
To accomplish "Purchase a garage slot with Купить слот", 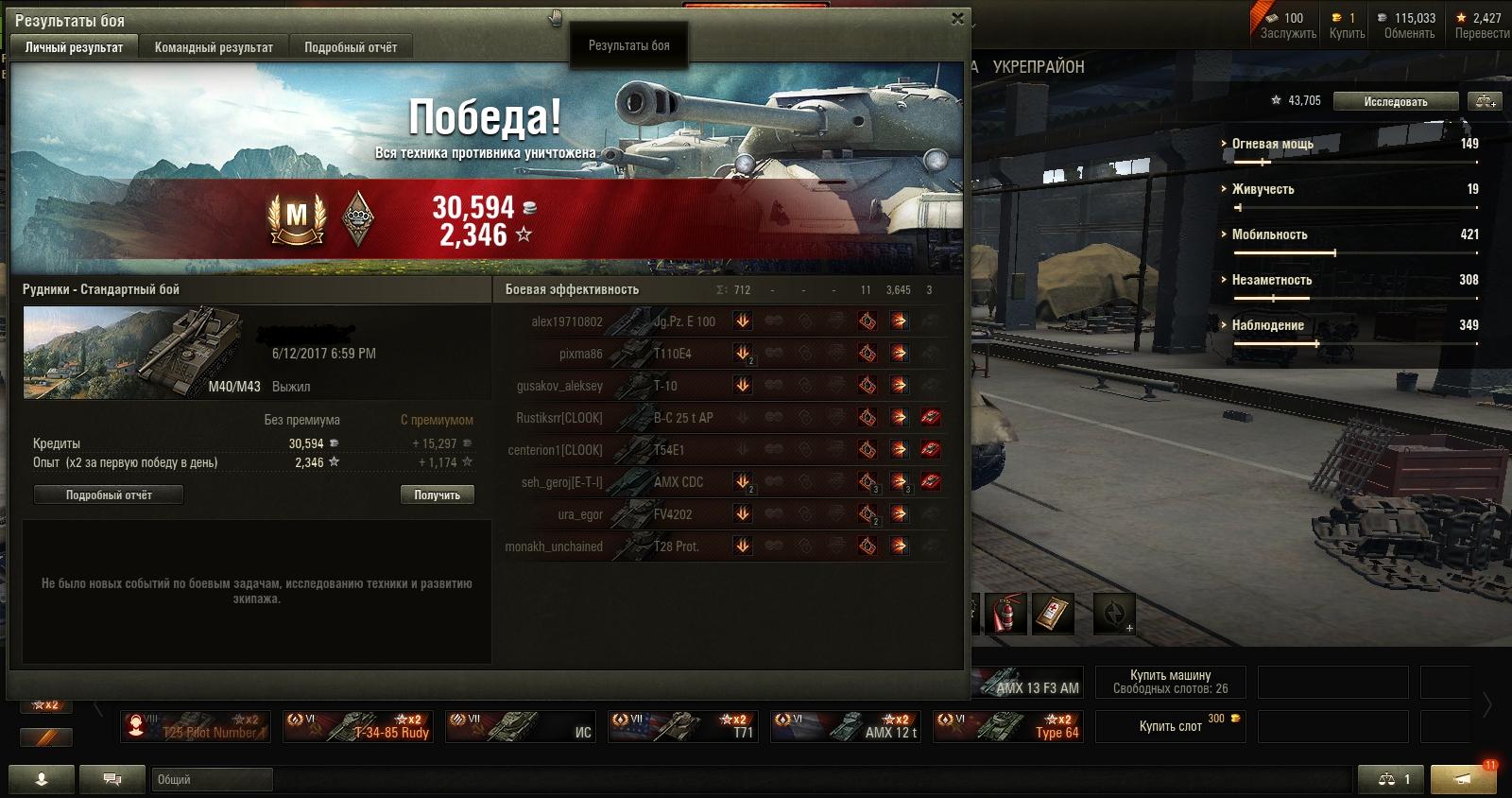I will click(x=1170, y=726).
